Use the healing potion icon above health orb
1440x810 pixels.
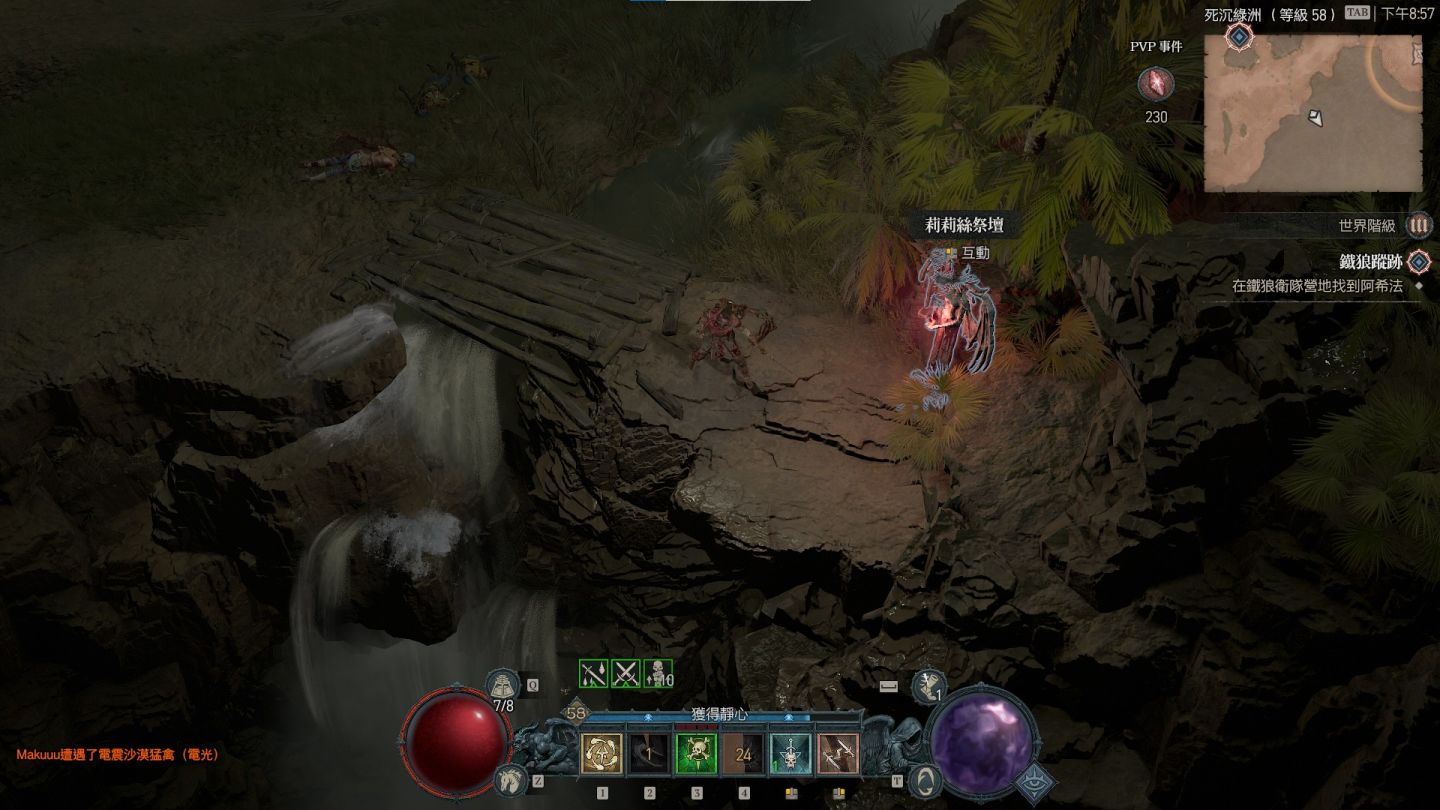tap(503, 685)
